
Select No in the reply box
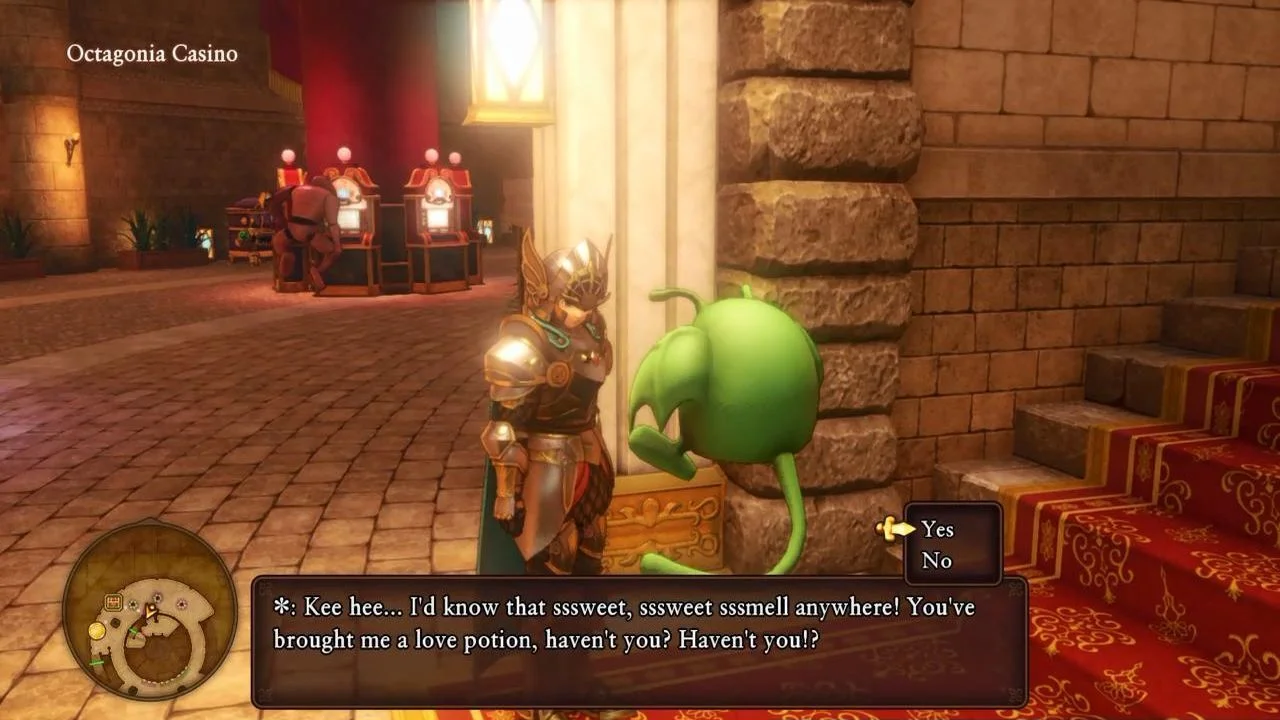(x=936, y=561)
